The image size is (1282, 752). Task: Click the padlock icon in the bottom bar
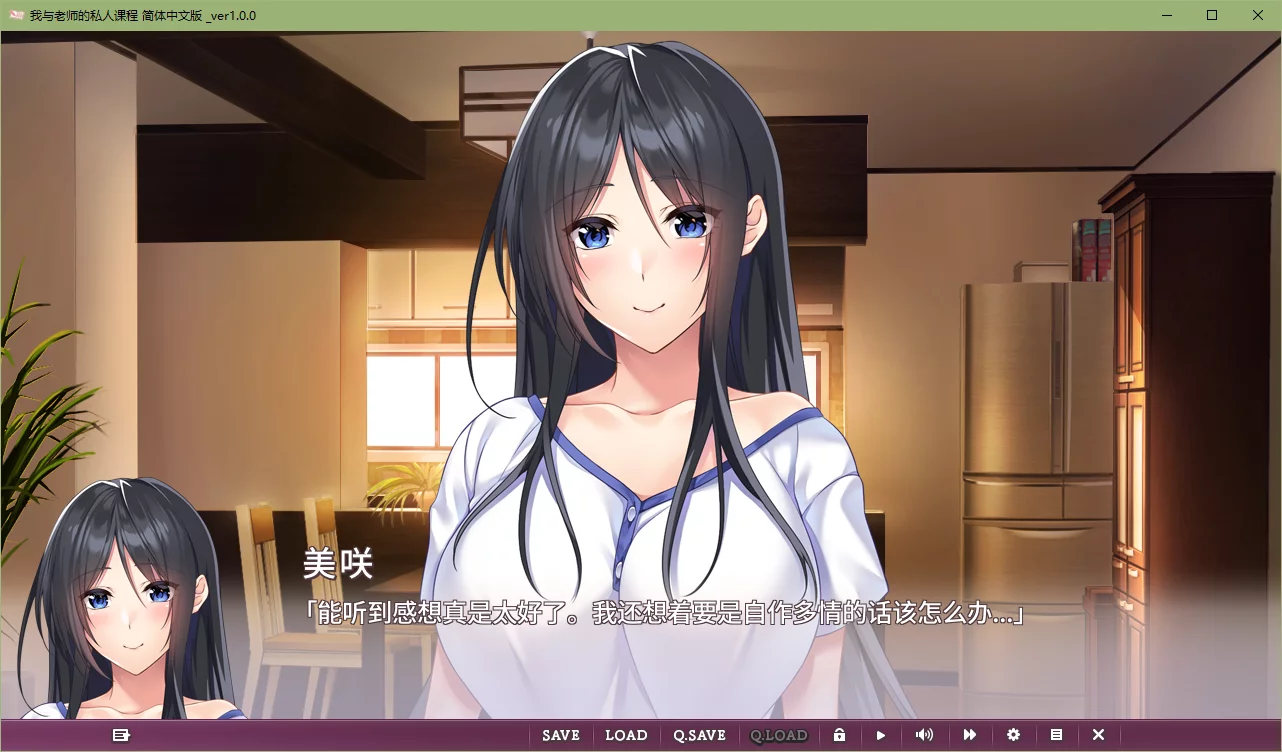839,735
